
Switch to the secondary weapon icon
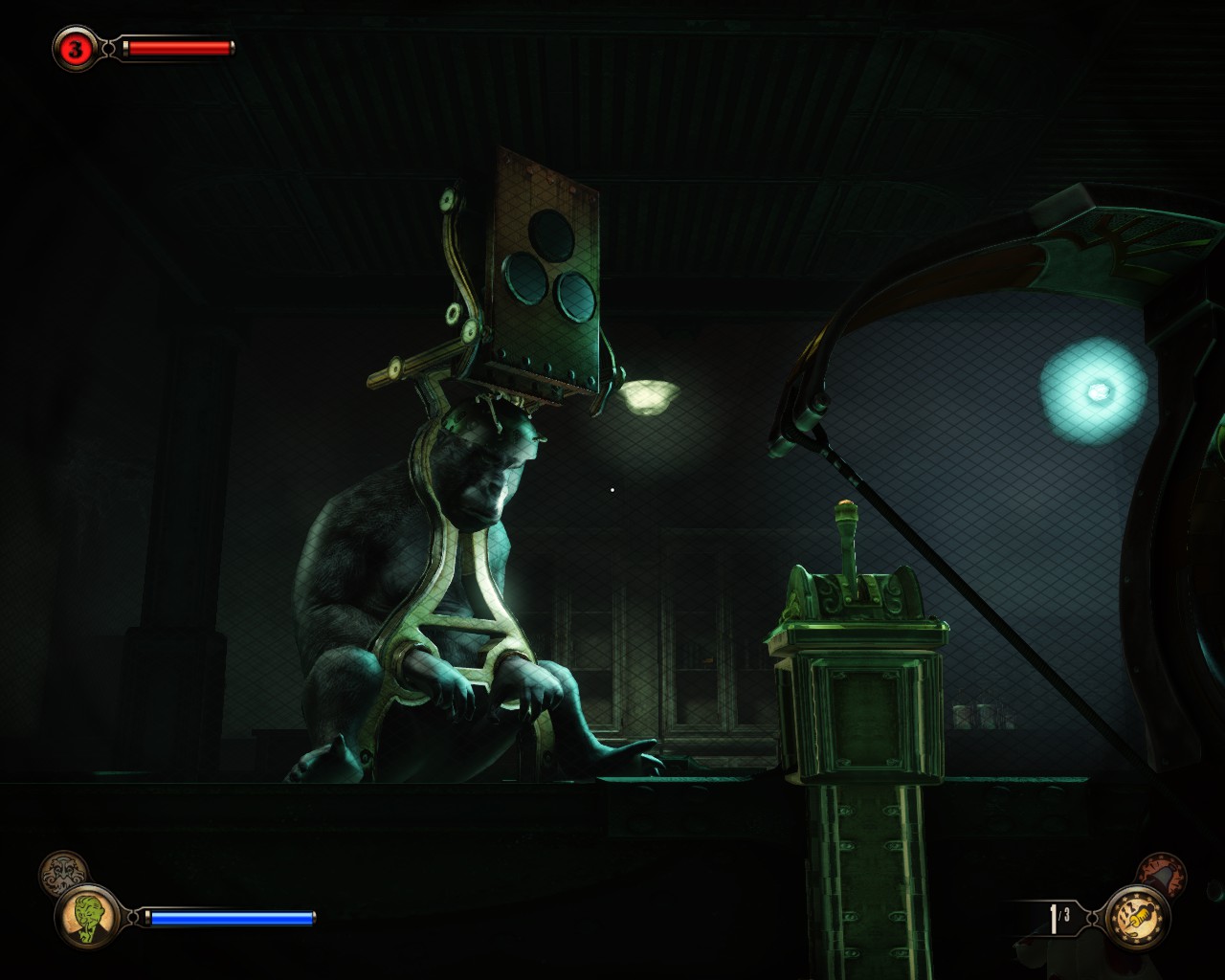point(1164,872)
